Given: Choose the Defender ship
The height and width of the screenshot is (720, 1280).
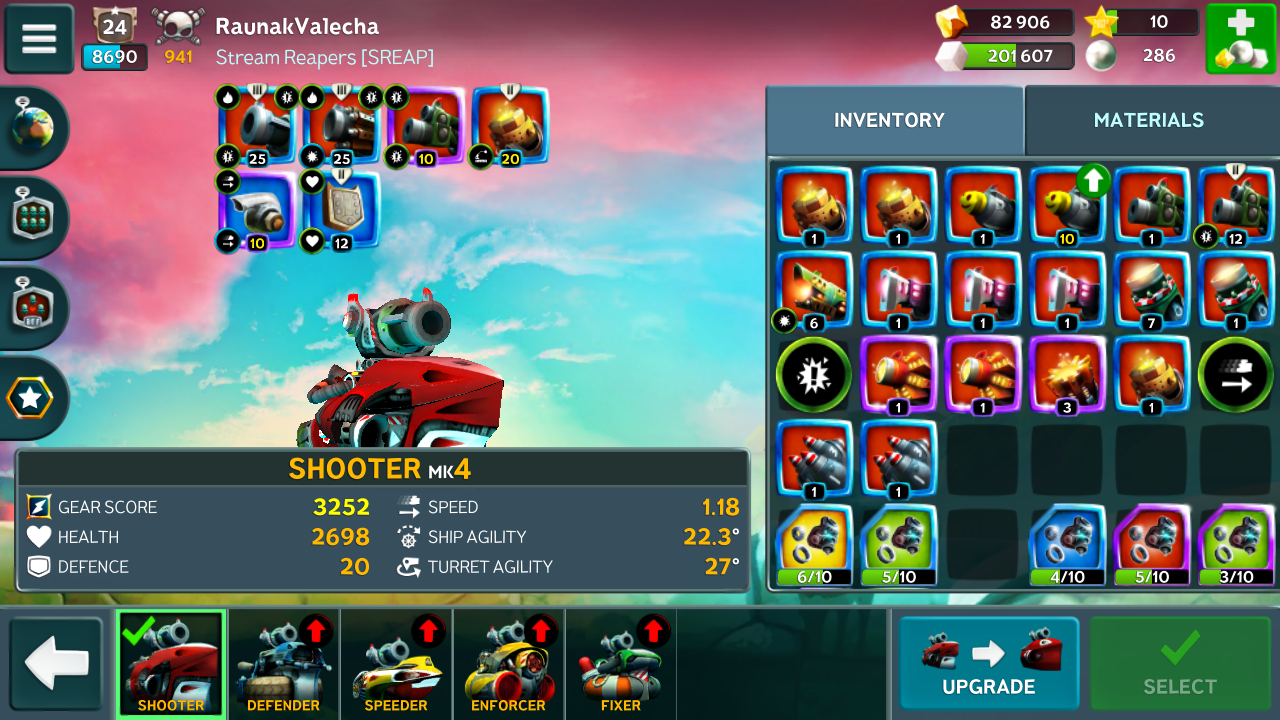Looking at the screenshot, I should (x=283, y=663).
